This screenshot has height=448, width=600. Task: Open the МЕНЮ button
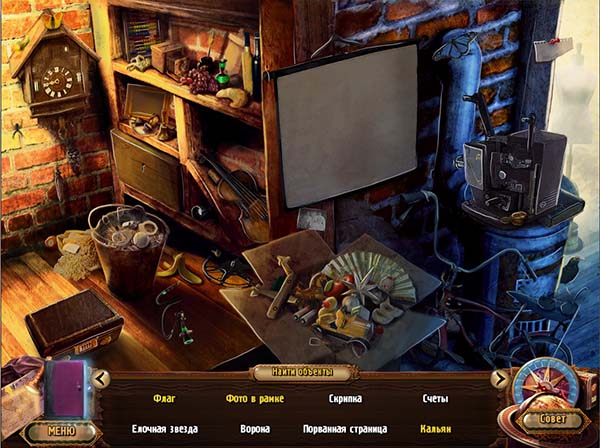[61, 432]
